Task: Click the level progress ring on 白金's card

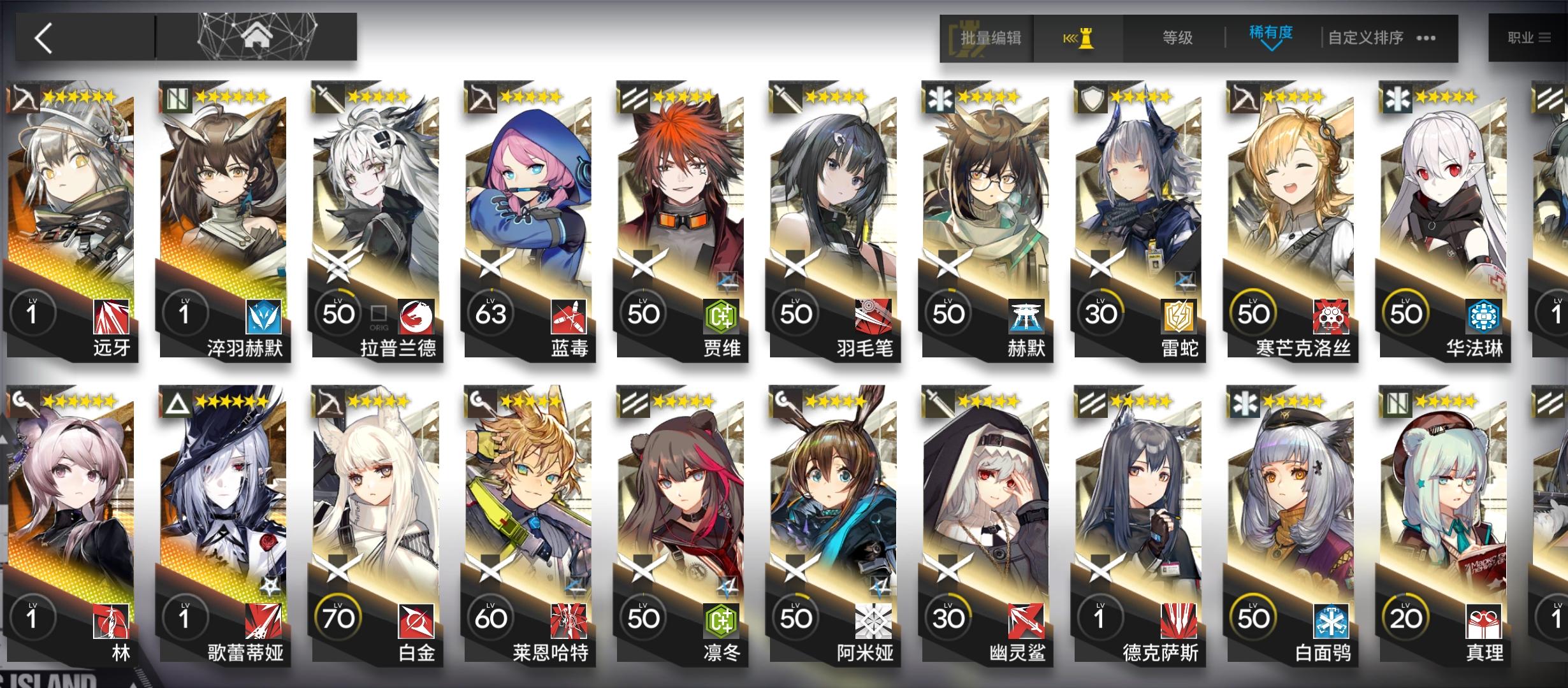Action: (338, 617)
